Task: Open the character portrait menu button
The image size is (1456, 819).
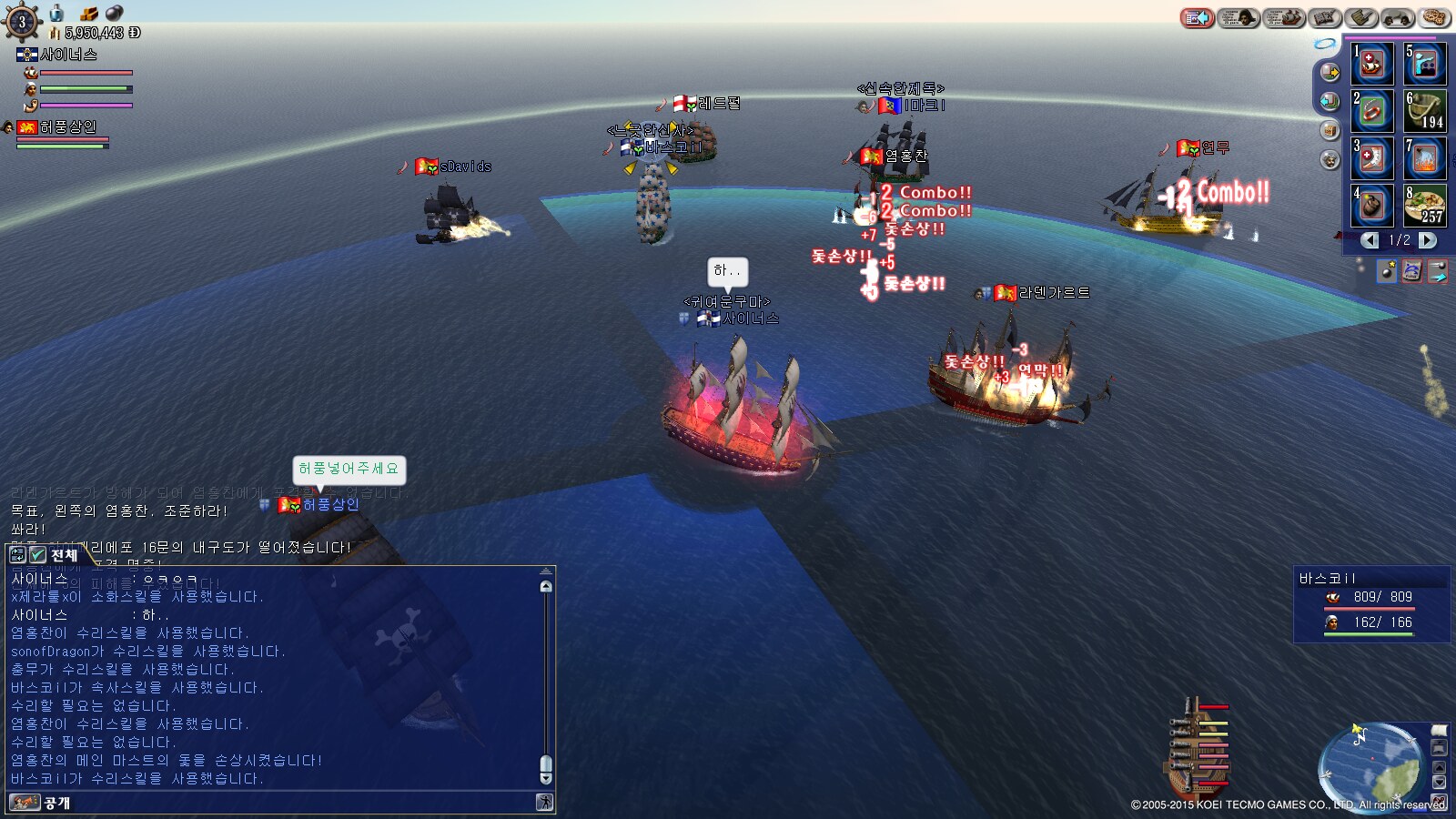Action: [1239, 17]
